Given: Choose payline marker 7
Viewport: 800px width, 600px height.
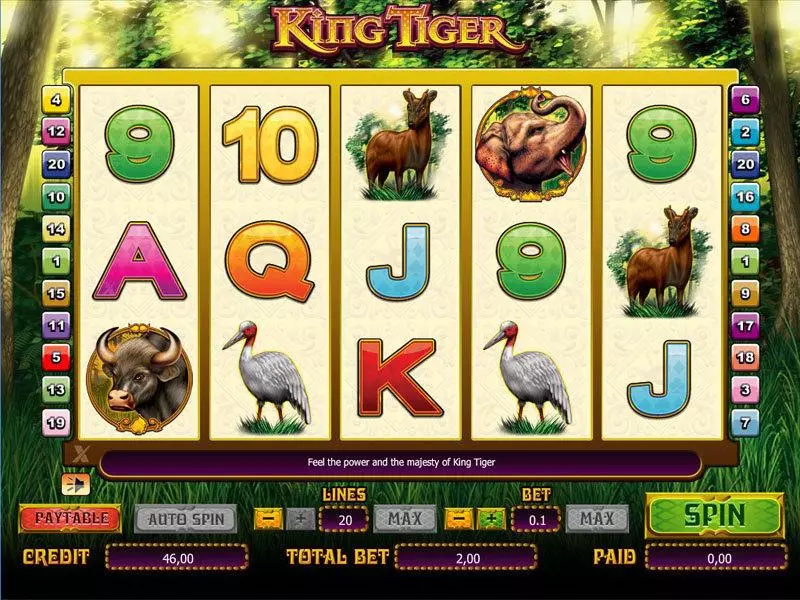Looking at the screenshot, I should pyautogui.click(x=744, y=422).
